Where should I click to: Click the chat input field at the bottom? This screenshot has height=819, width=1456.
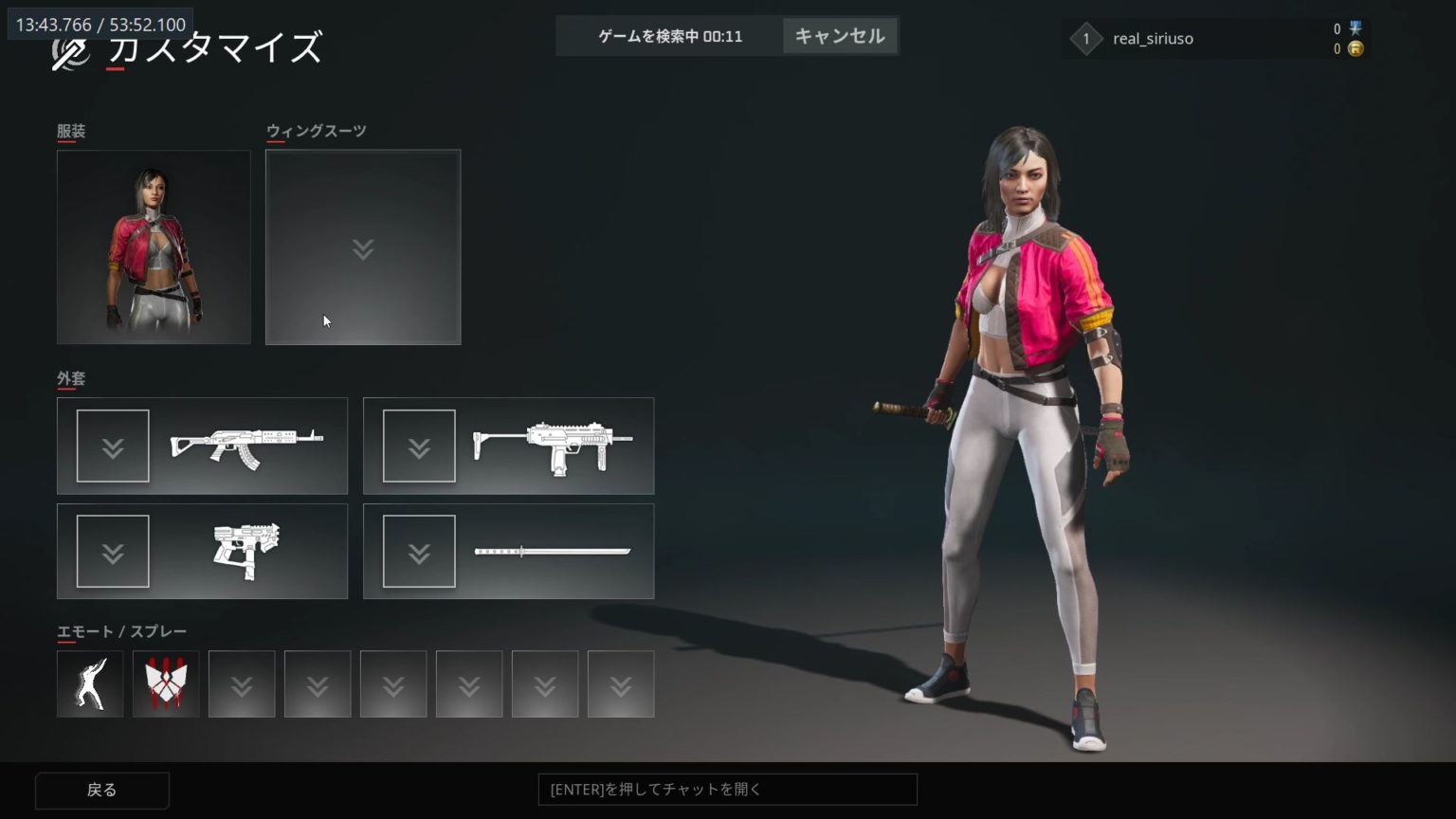click(727, 789)
